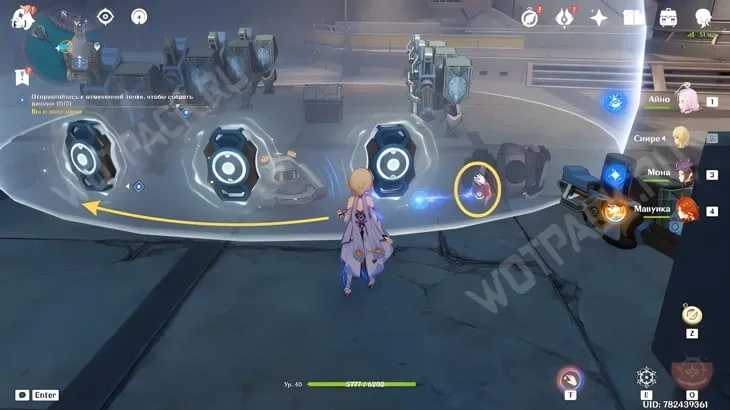730x410 pixels.
Task: Open the wish star icon
Action: click(599, 17)
